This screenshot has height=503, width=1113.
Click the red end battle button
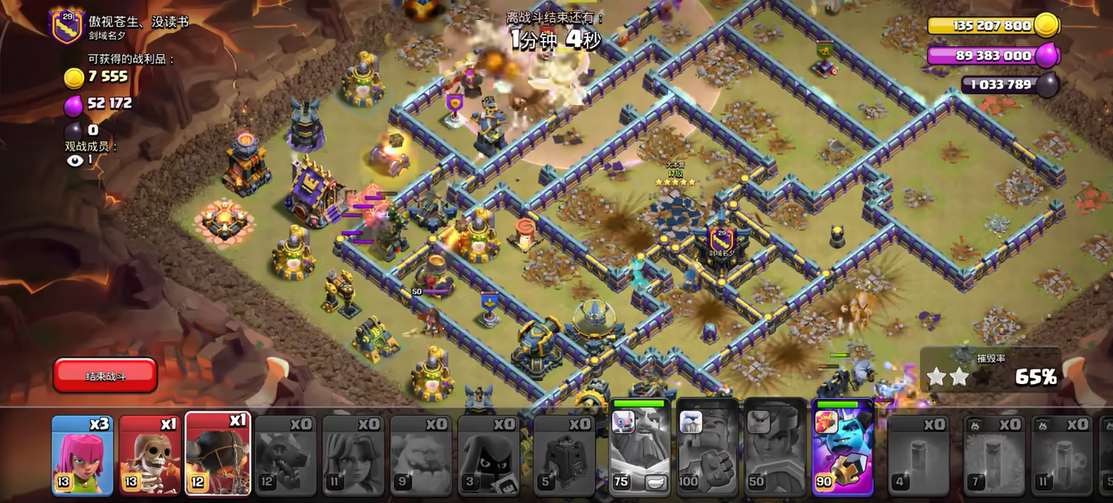point(105,375)
